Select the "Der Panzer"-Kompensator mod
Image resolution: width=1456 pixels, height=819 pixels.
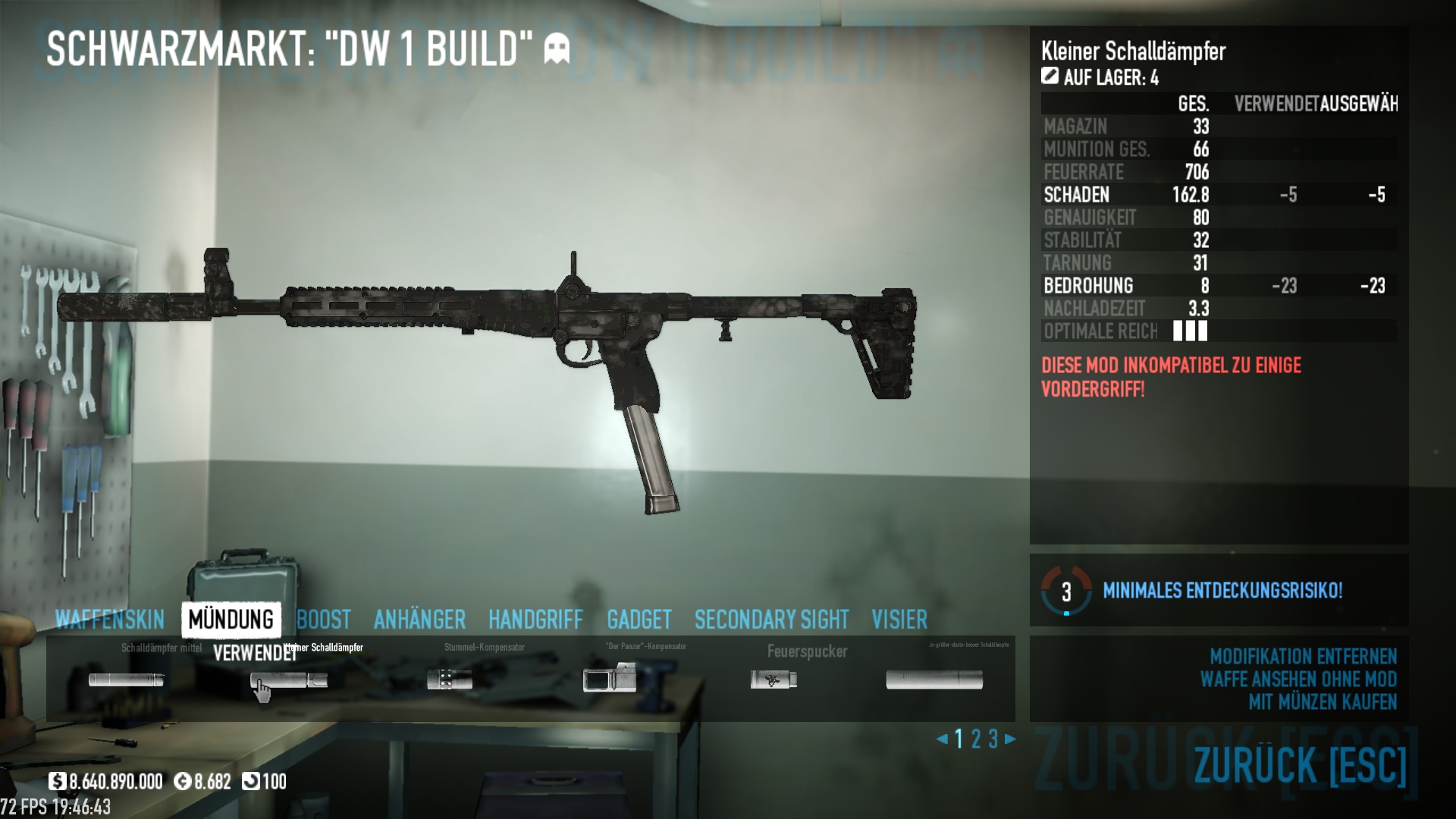point(610,678)
